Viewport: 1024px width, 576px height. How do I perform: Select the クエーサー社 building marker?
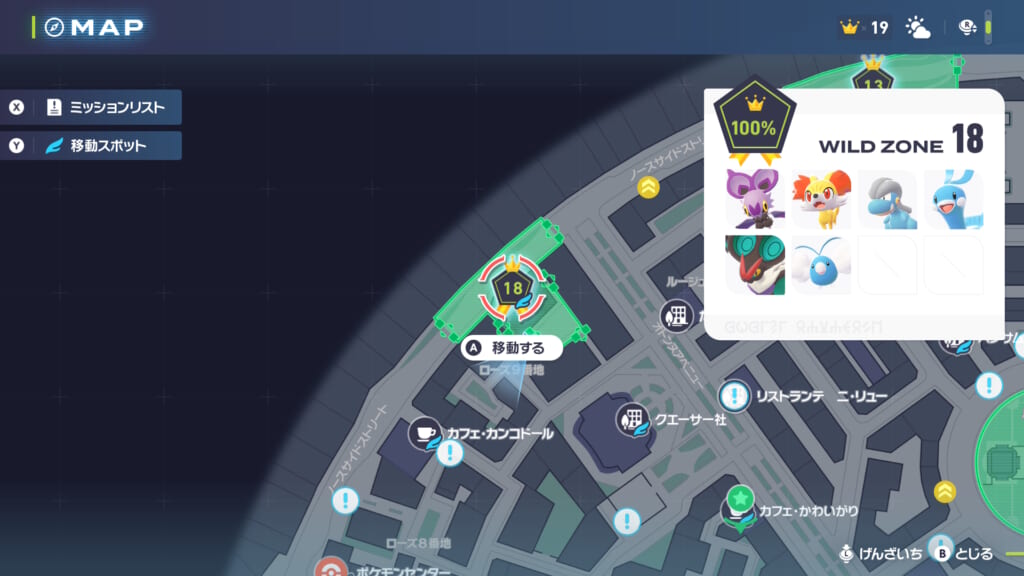(x=632, y=419)
